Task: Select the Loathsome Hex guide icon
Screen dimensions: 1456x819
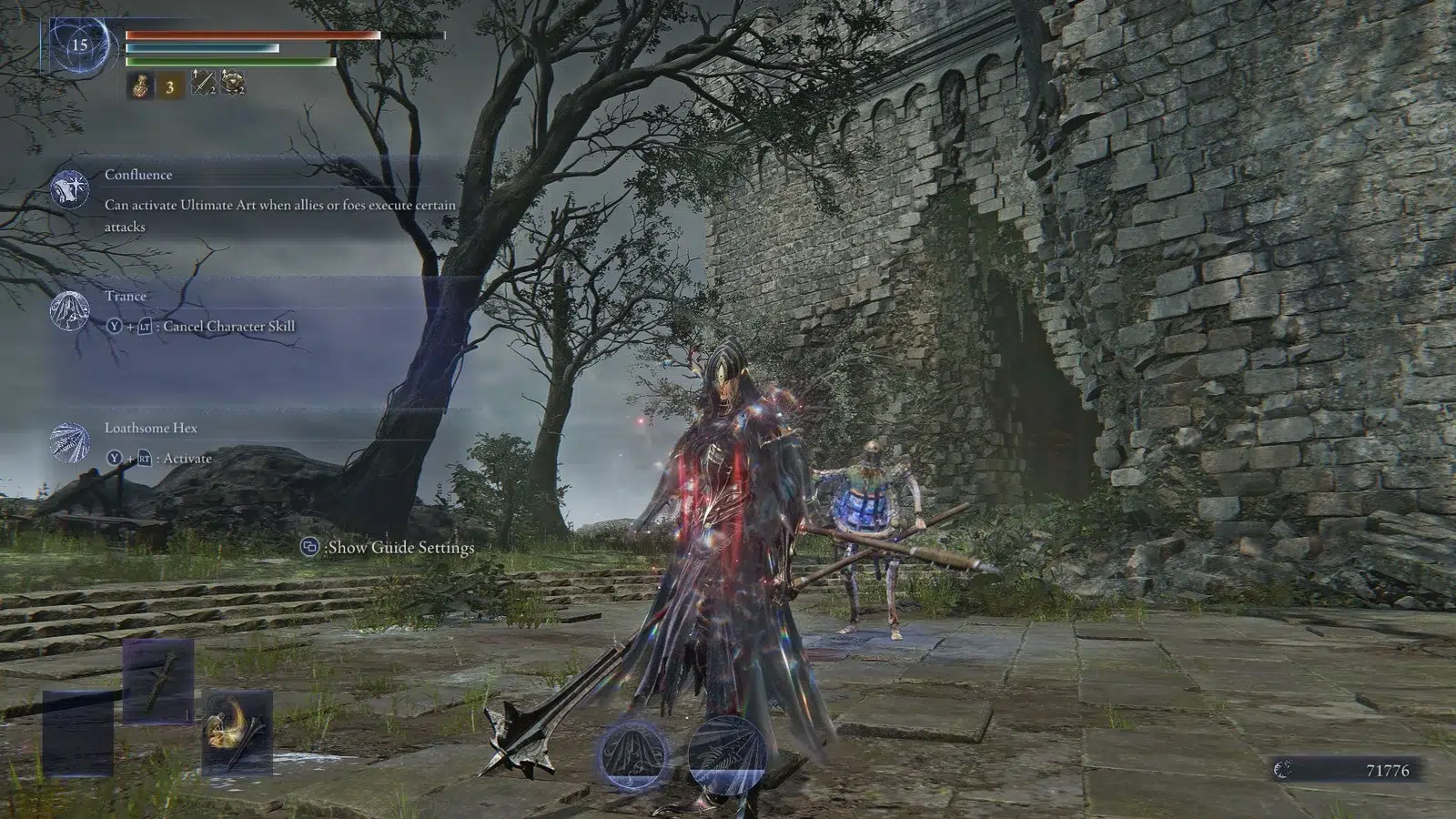Action: [70, 443]
